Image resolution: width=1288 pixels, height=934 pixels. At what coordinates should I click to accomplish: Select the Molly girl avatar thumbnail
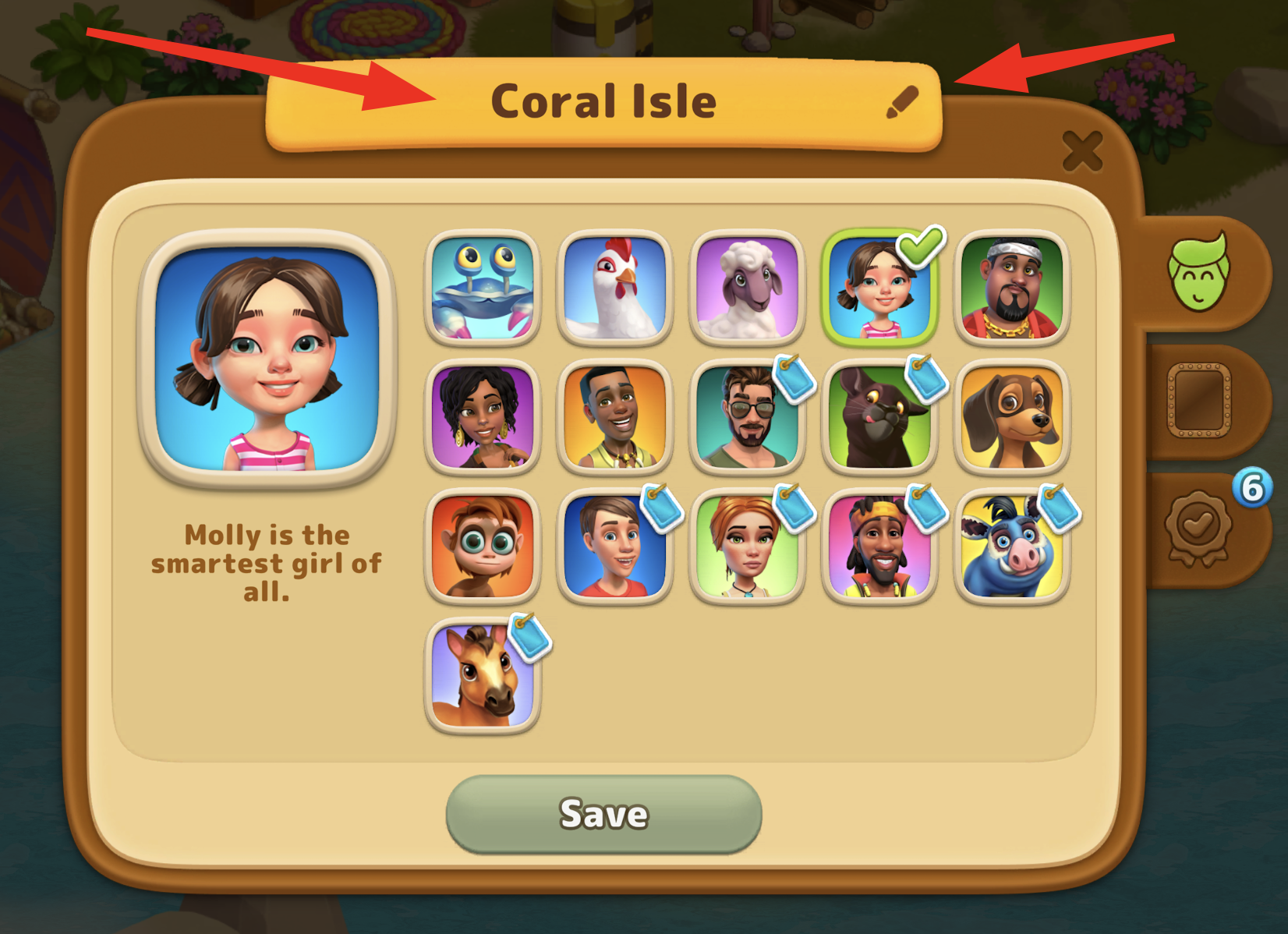point(879,288)
